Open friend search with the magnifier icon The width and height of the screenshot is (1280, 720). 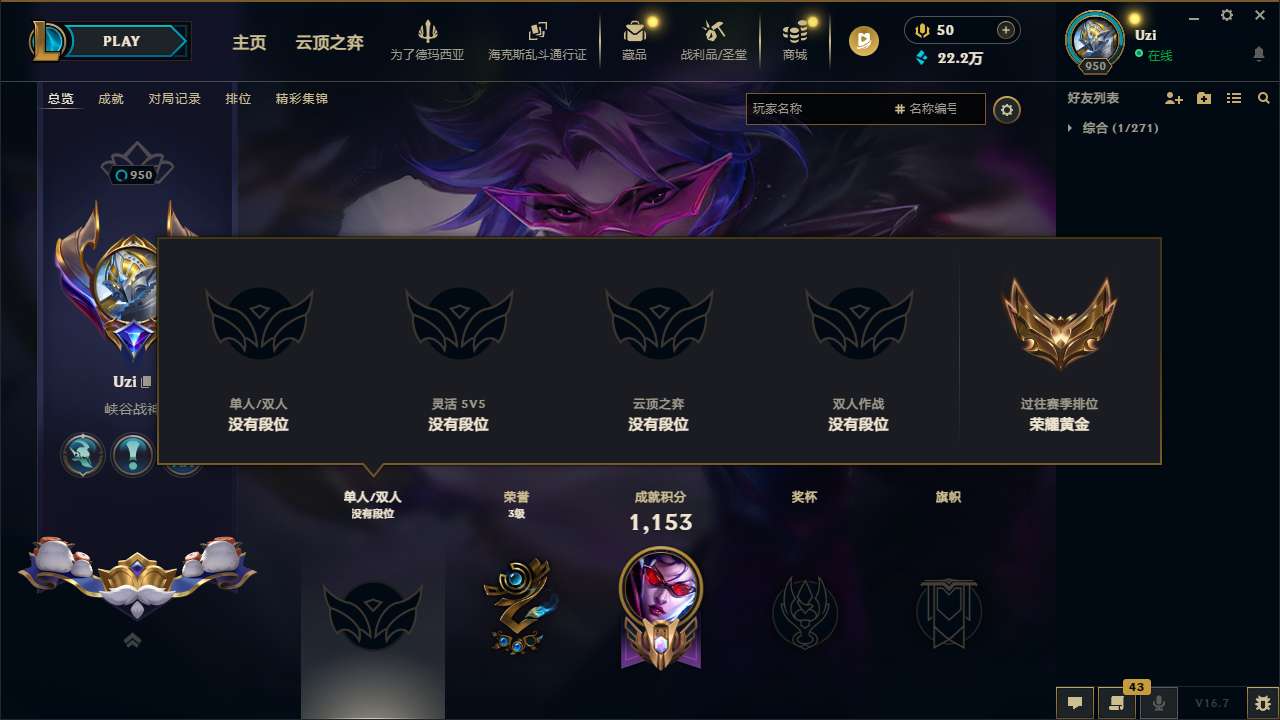pyautogui.click(x=1264, y=98)
